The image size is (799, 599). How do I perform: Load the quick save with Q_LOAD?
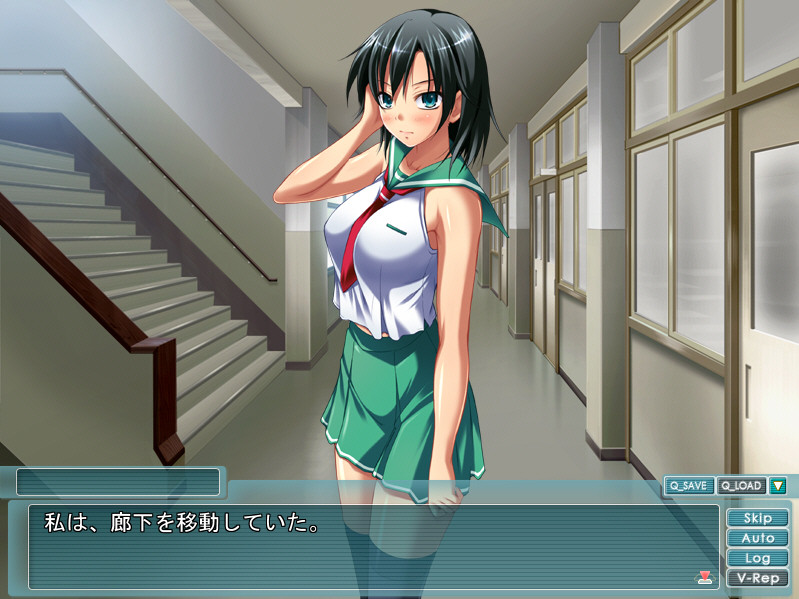click(x=740, y=486)
